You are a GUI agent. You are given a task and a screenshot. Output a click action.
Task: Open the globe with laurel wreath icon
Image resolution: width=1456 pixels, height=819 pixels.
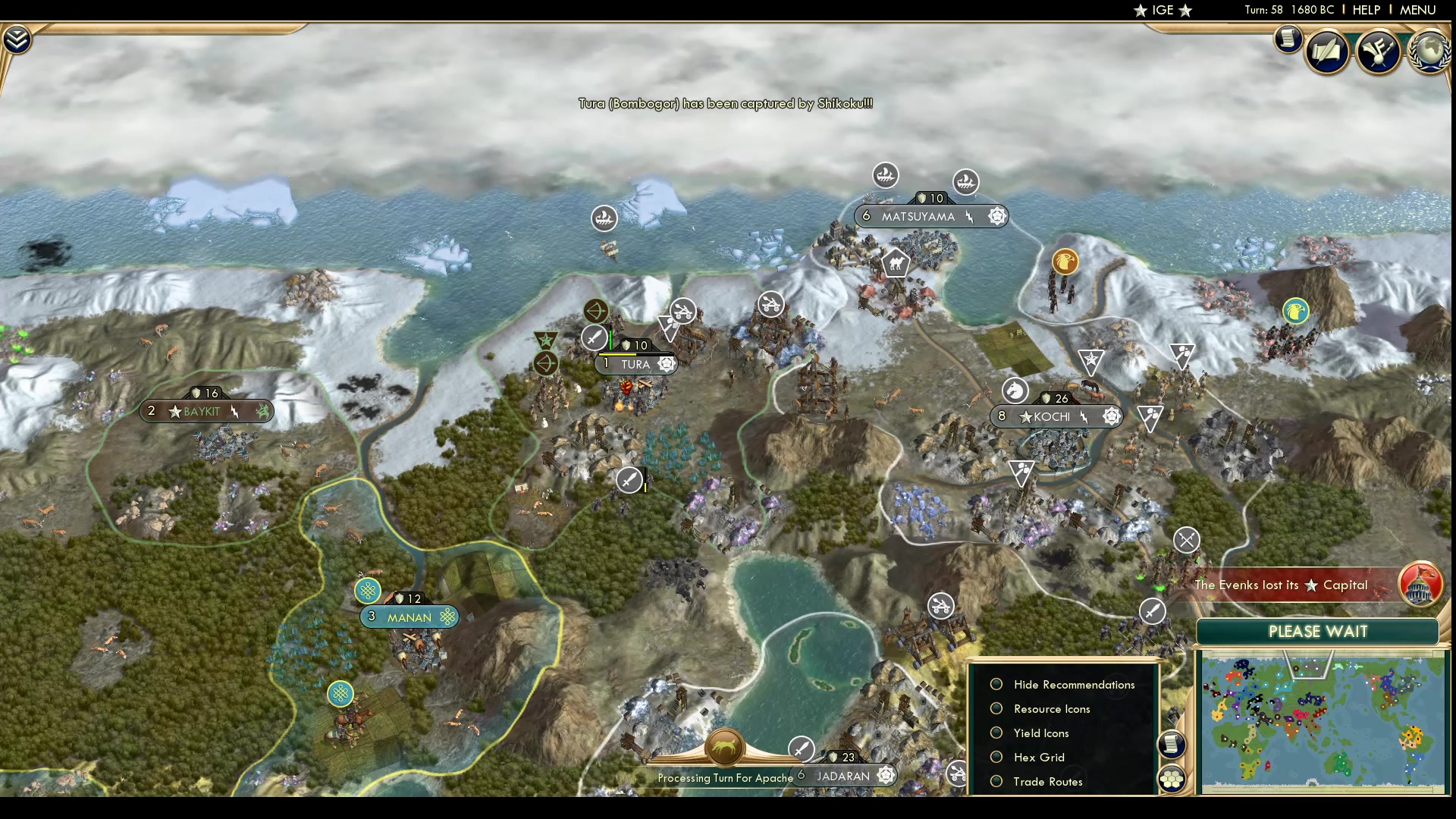(x=1429, y=52)
